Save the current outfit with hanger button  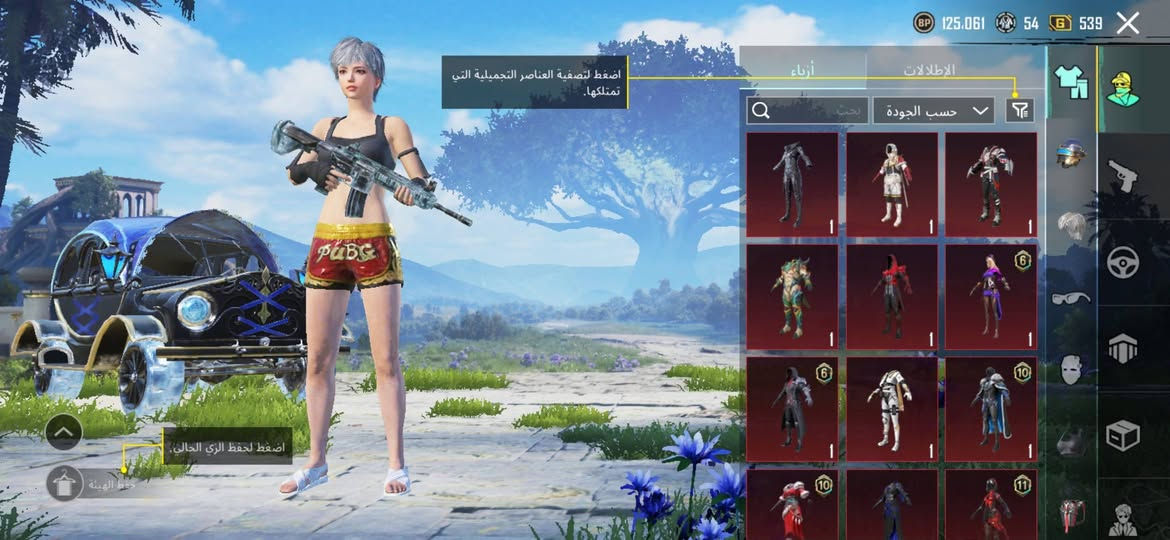(64, 483)
